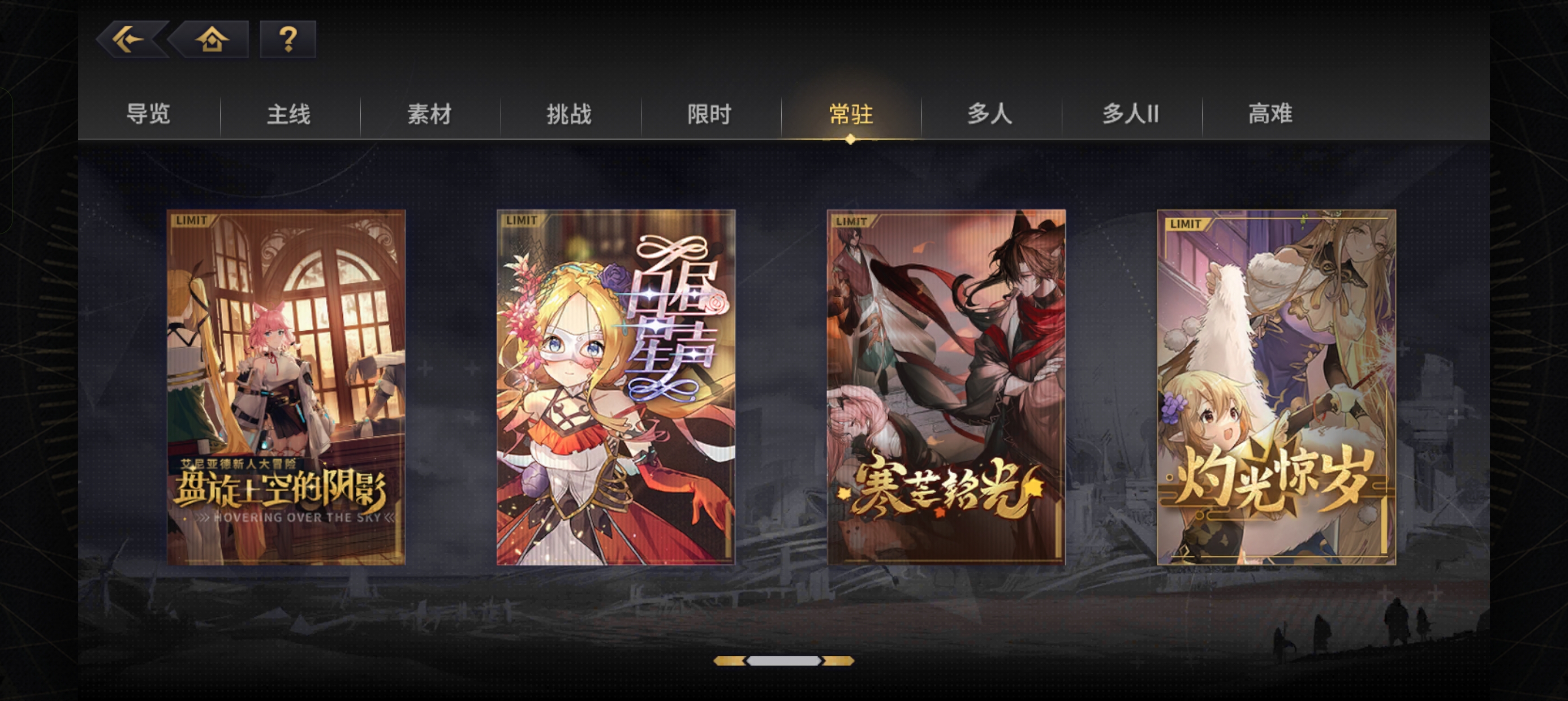Open the 多人II tab
1568x701 pixels.
tap(1130, 114)
